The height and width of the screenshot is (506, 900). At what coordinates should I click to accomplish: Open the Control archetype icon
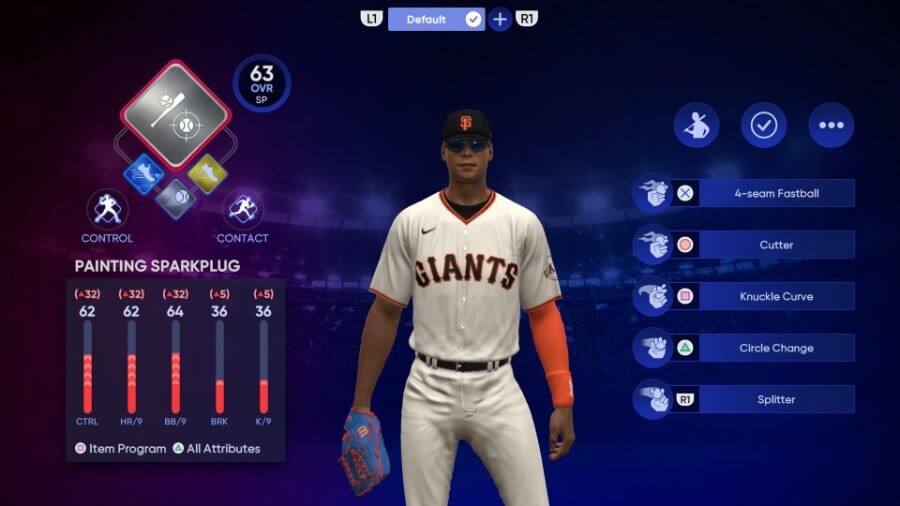pos(107,209)
